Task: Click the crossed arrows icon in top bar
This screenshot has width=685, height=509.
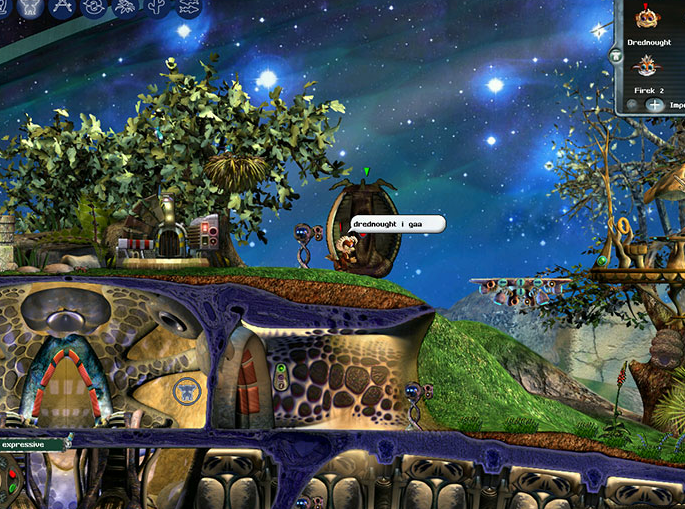Action: [x=62, y=7]
